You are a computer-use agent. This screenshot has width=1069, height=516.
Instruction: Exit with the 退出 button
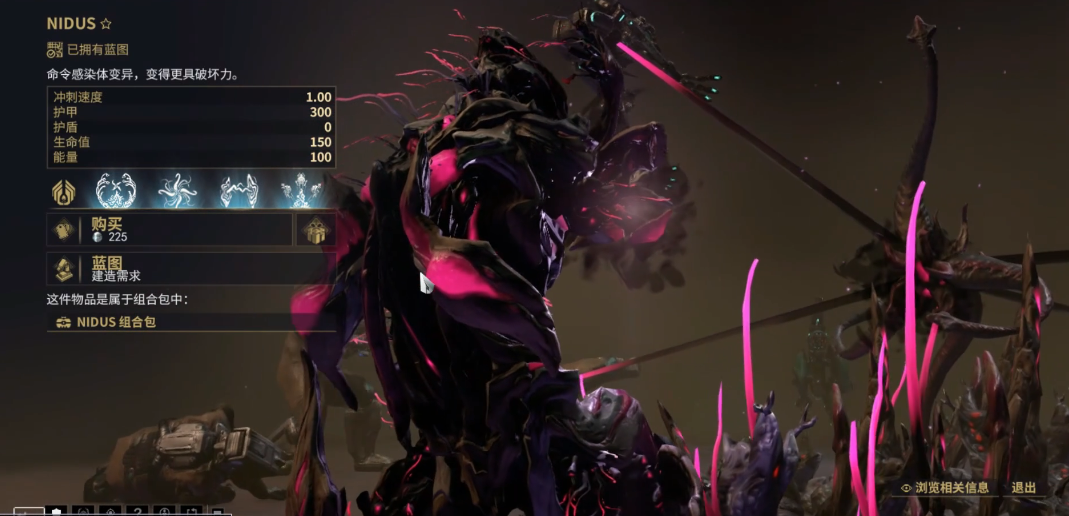(x=1024, y=488)
